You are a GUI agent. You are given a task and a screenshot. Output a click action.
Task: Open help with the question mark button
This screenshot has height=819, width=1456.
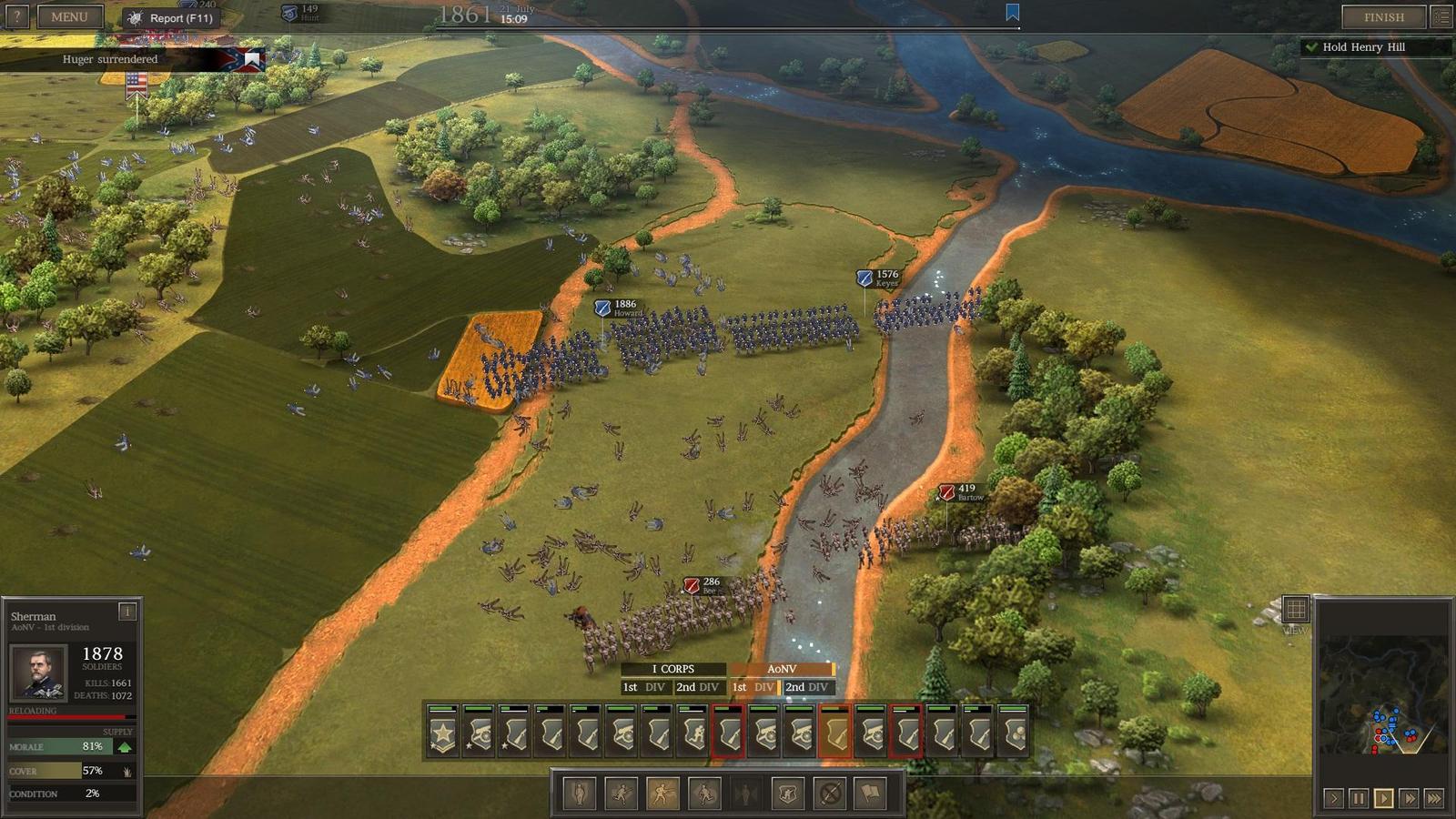(16, 16)
